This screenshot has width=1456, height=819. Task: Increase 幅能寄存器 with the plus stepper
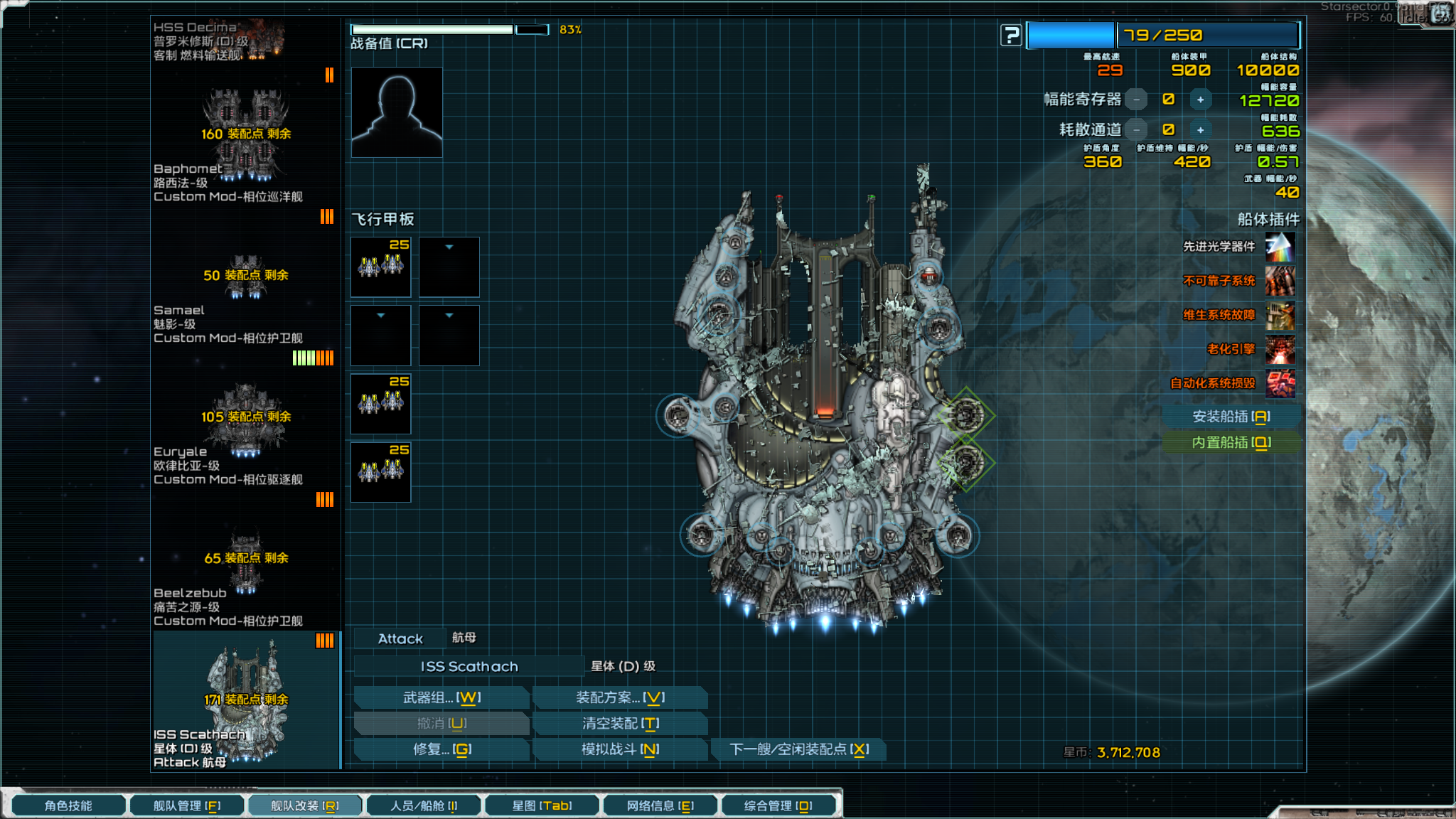[1201, 100]
